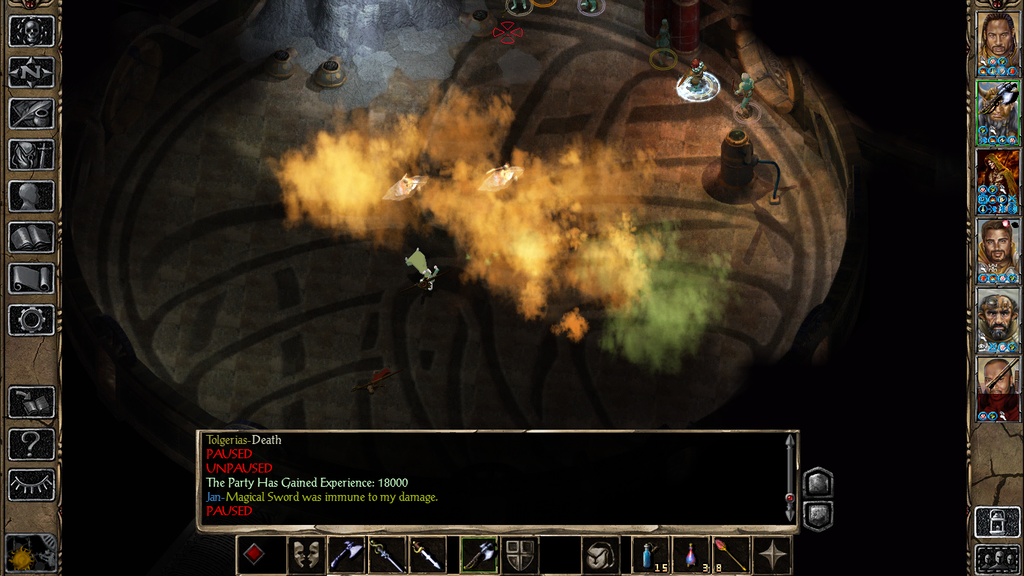Select the red-masked hooded character portrait

[x=998, y=386]
